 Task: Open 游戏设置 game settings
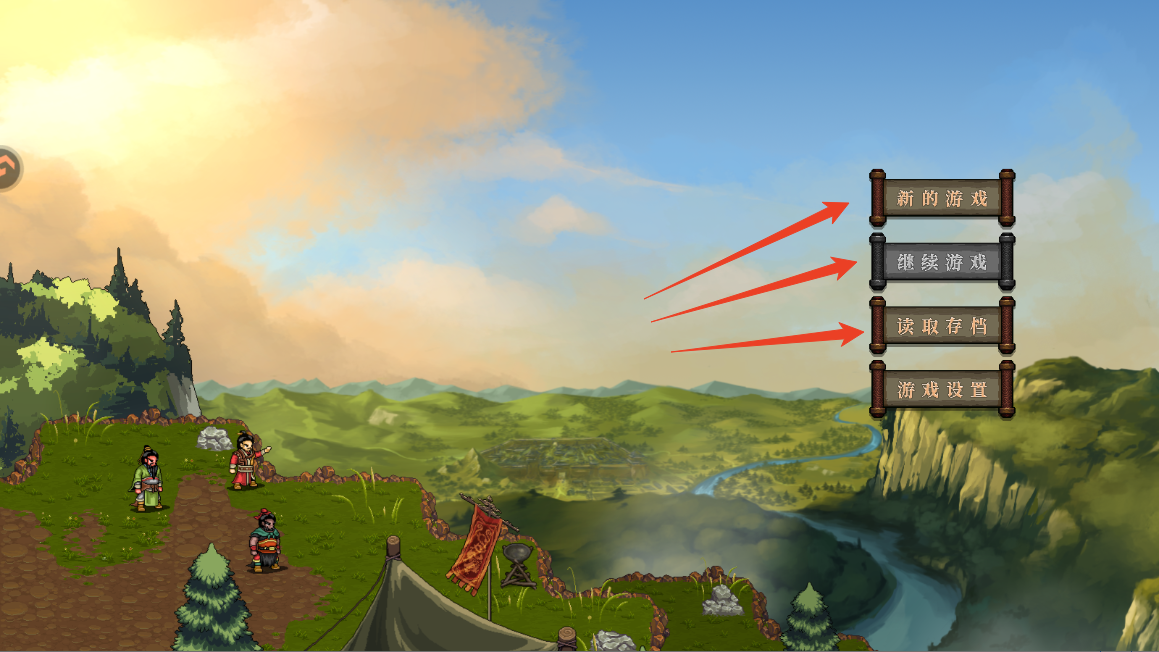coord(942,390)
